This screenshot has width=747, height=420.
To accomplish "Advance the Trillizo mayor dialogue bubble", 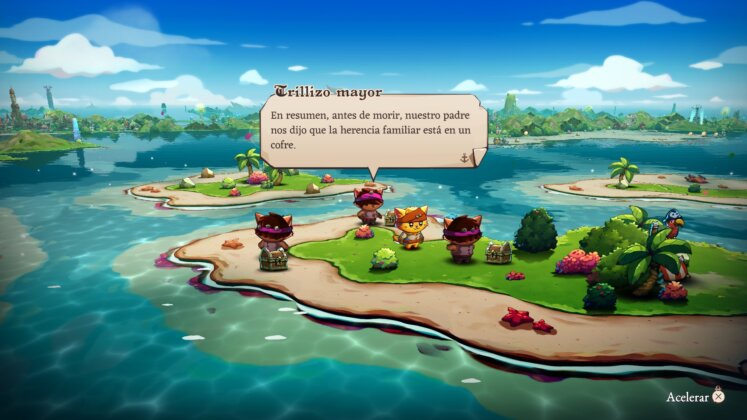I will [x=465, y=157].
